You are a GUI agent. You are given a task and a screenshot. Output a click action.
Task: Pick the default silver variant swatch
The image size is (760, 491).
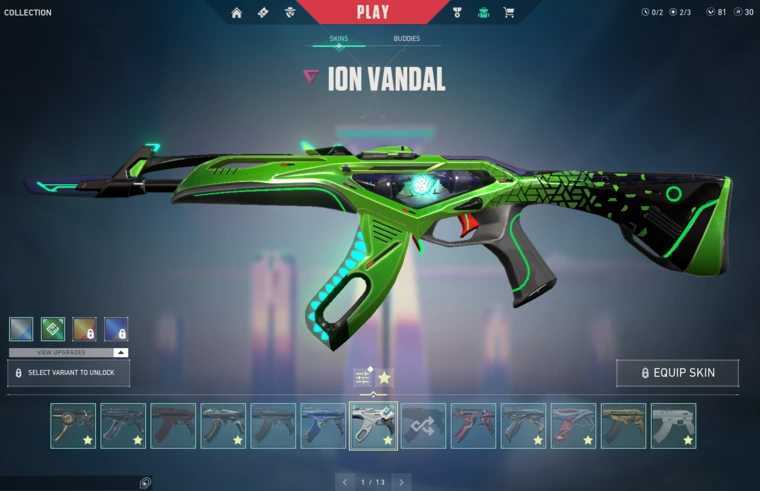[21, 329]
